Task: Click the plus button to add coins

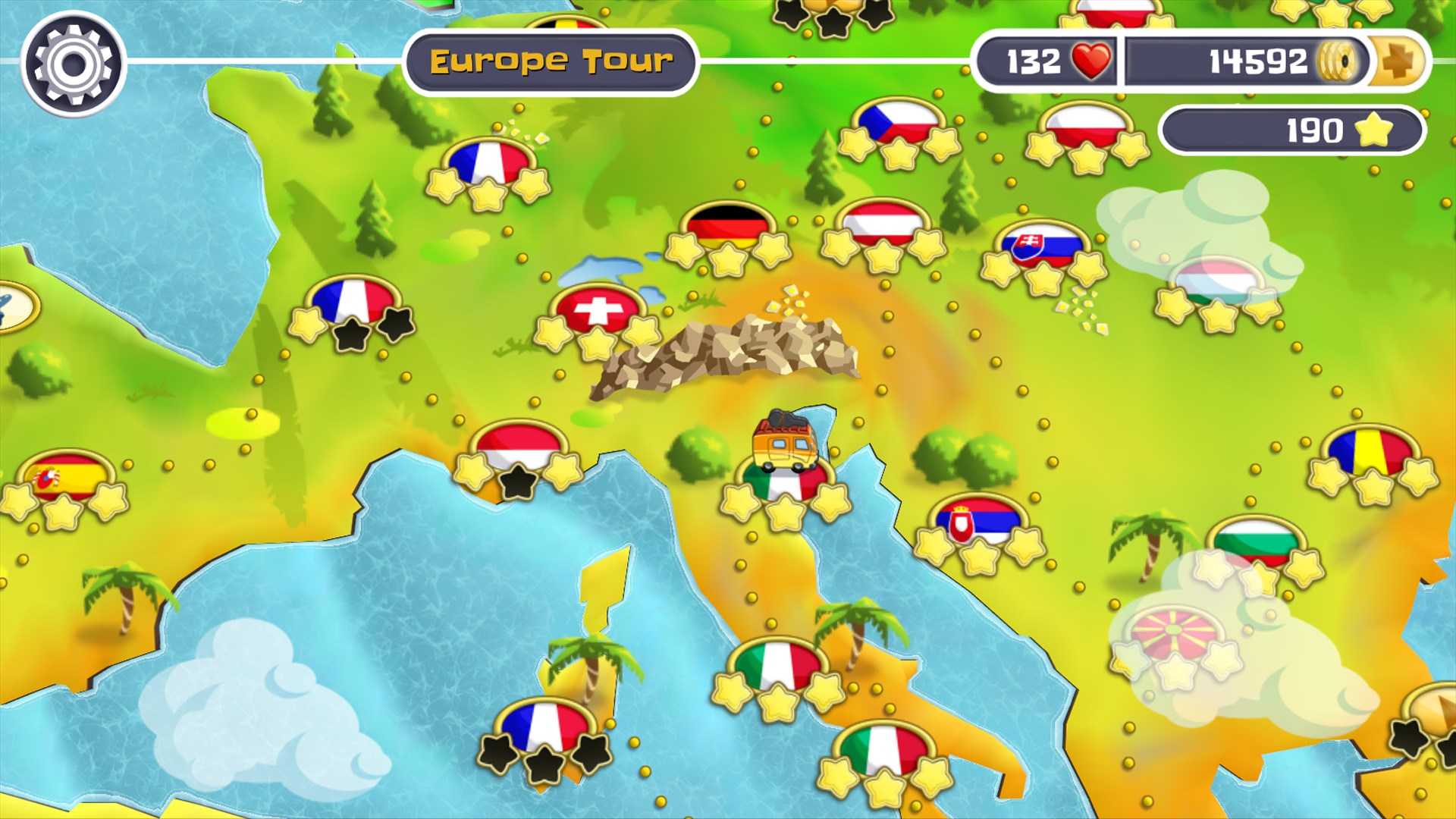Action: 1398,61
